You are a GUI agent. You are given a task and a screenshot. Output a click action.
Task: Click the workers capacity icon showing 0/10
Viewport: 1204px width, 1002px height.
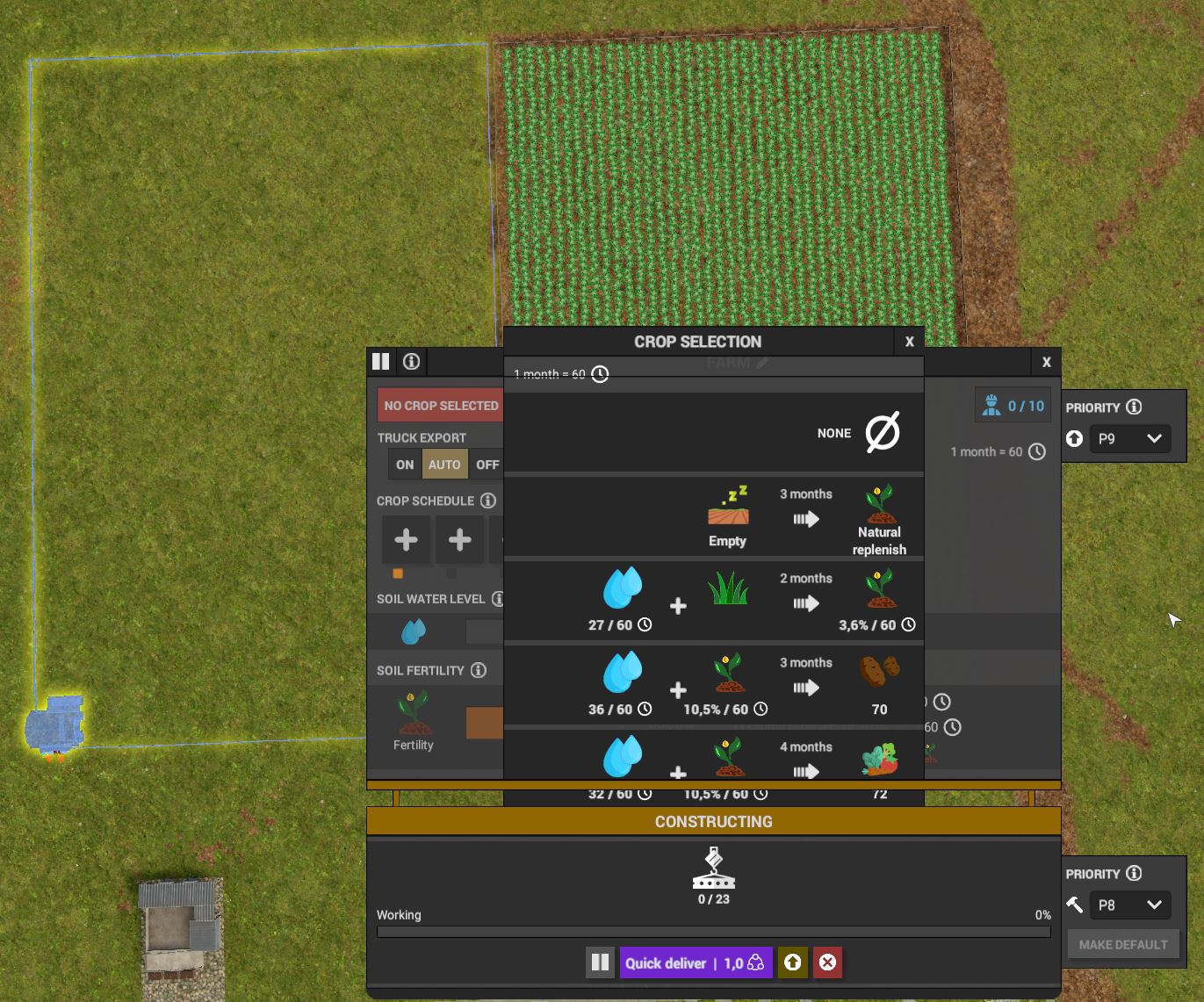point(1013,405)
